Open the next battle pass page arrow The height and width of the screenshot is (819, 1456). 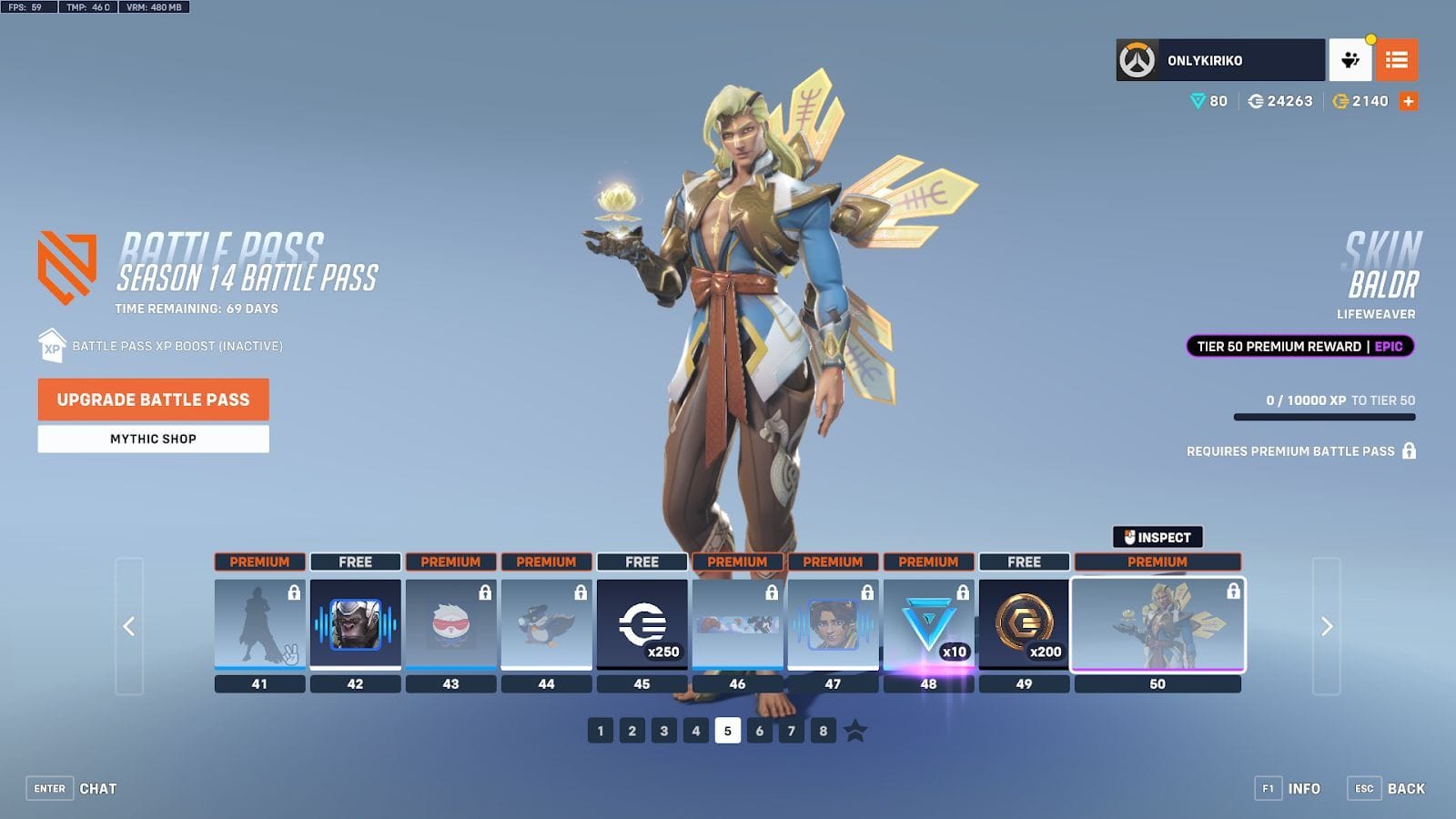1328,625
